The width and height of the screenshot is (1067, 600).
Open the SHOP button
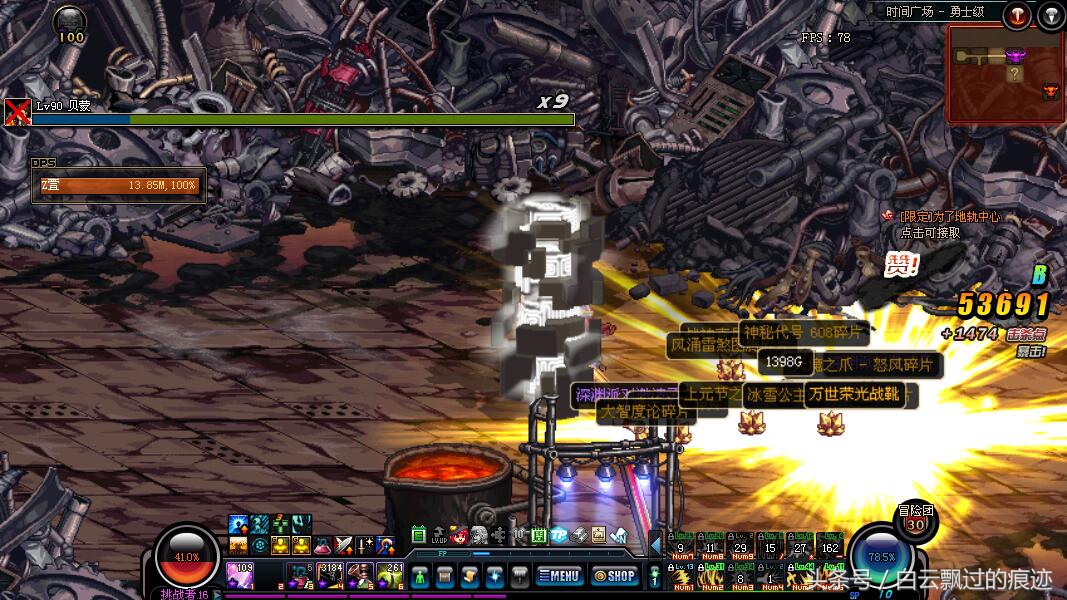point(614,575)
